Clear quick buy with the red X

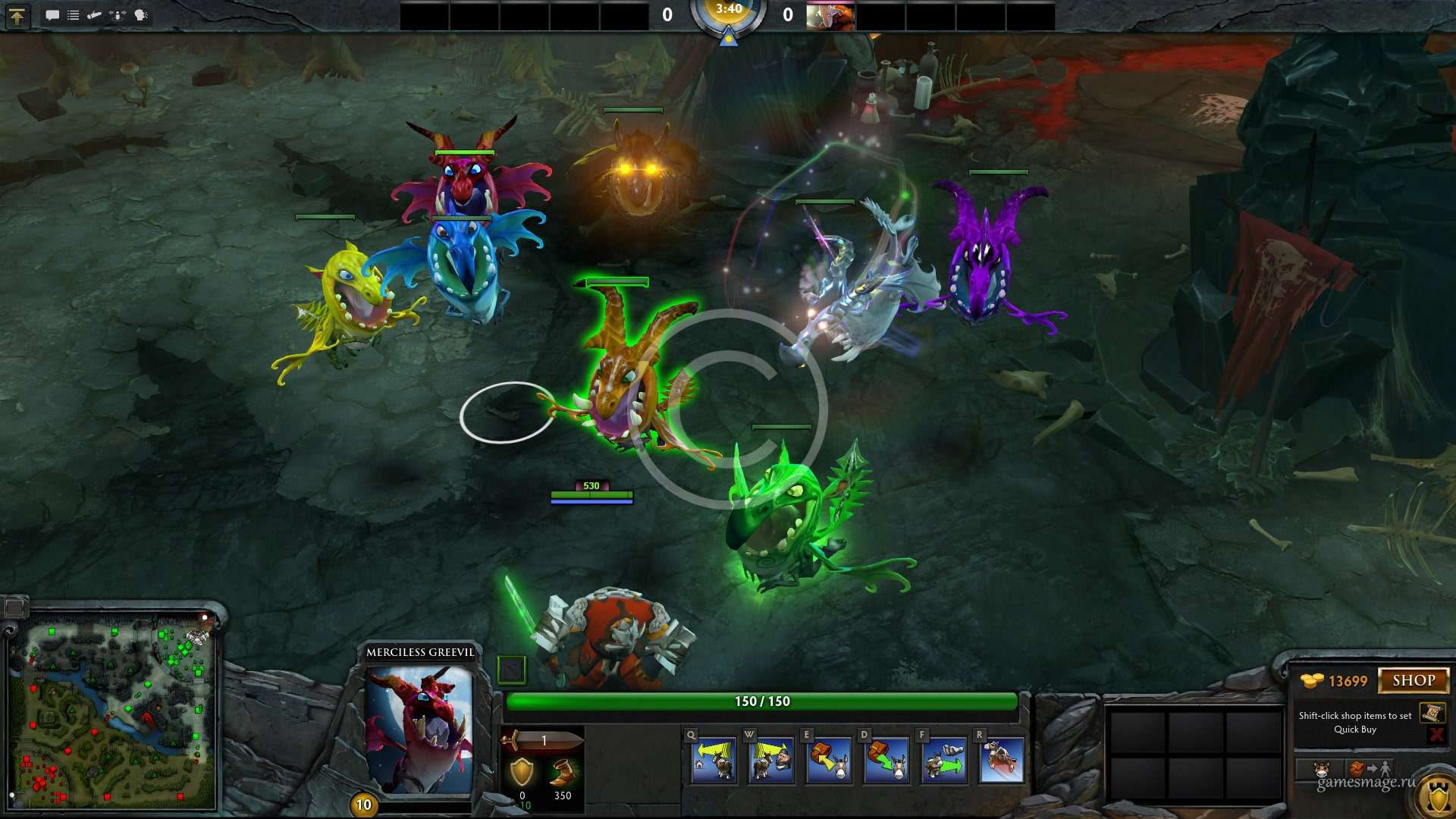click(1436, 733)
